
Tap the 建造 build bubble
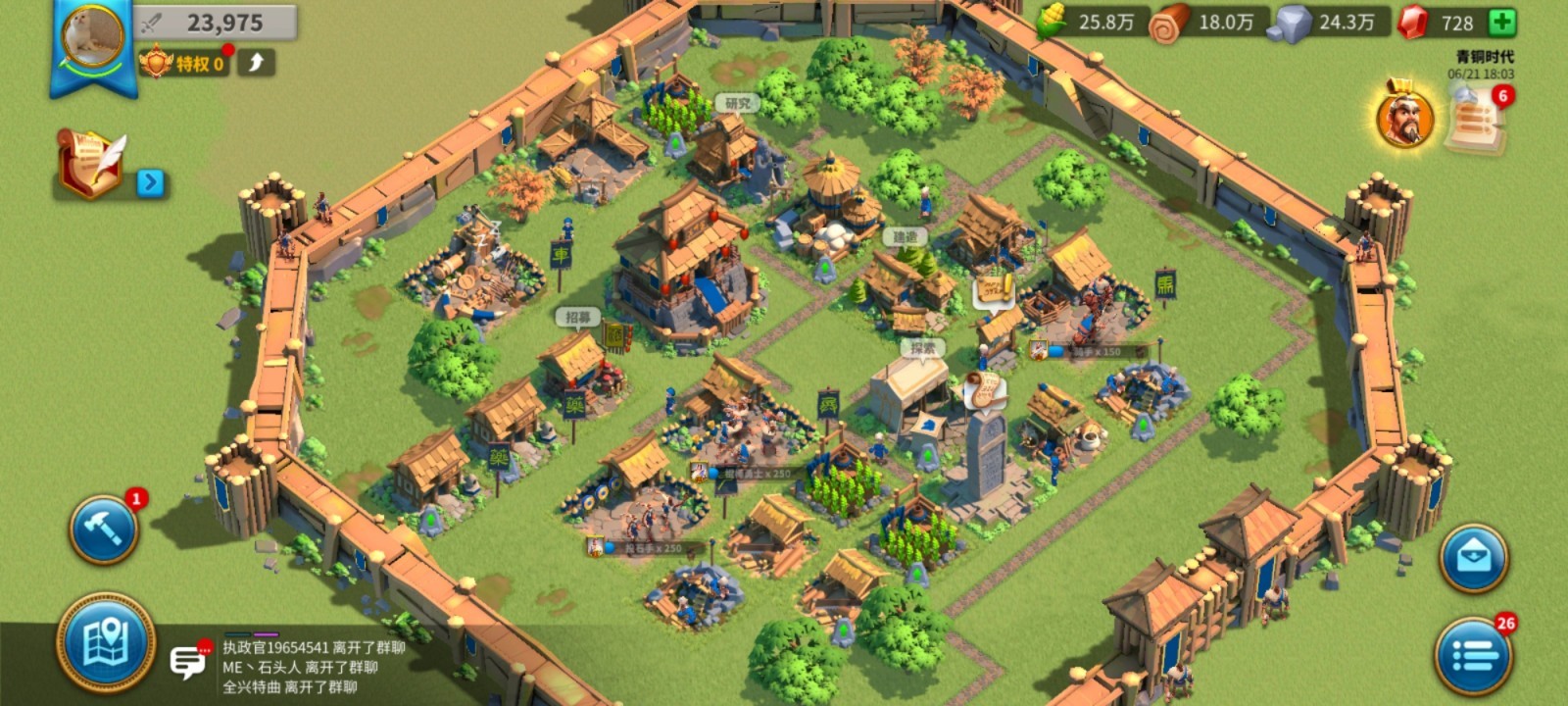click(905, 236)
